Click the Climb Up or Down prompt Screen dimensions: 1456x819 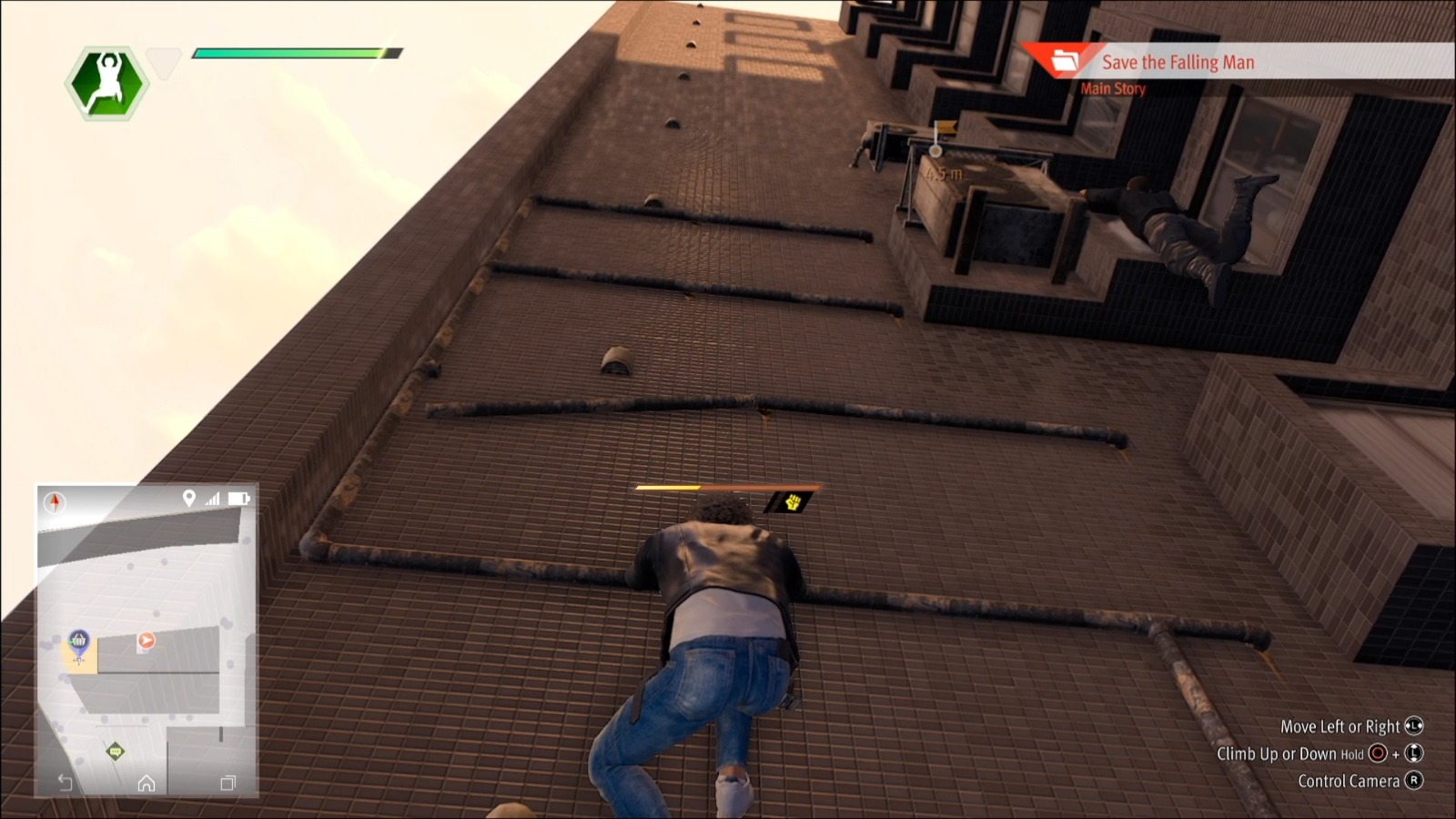[x=1319, y=753]
